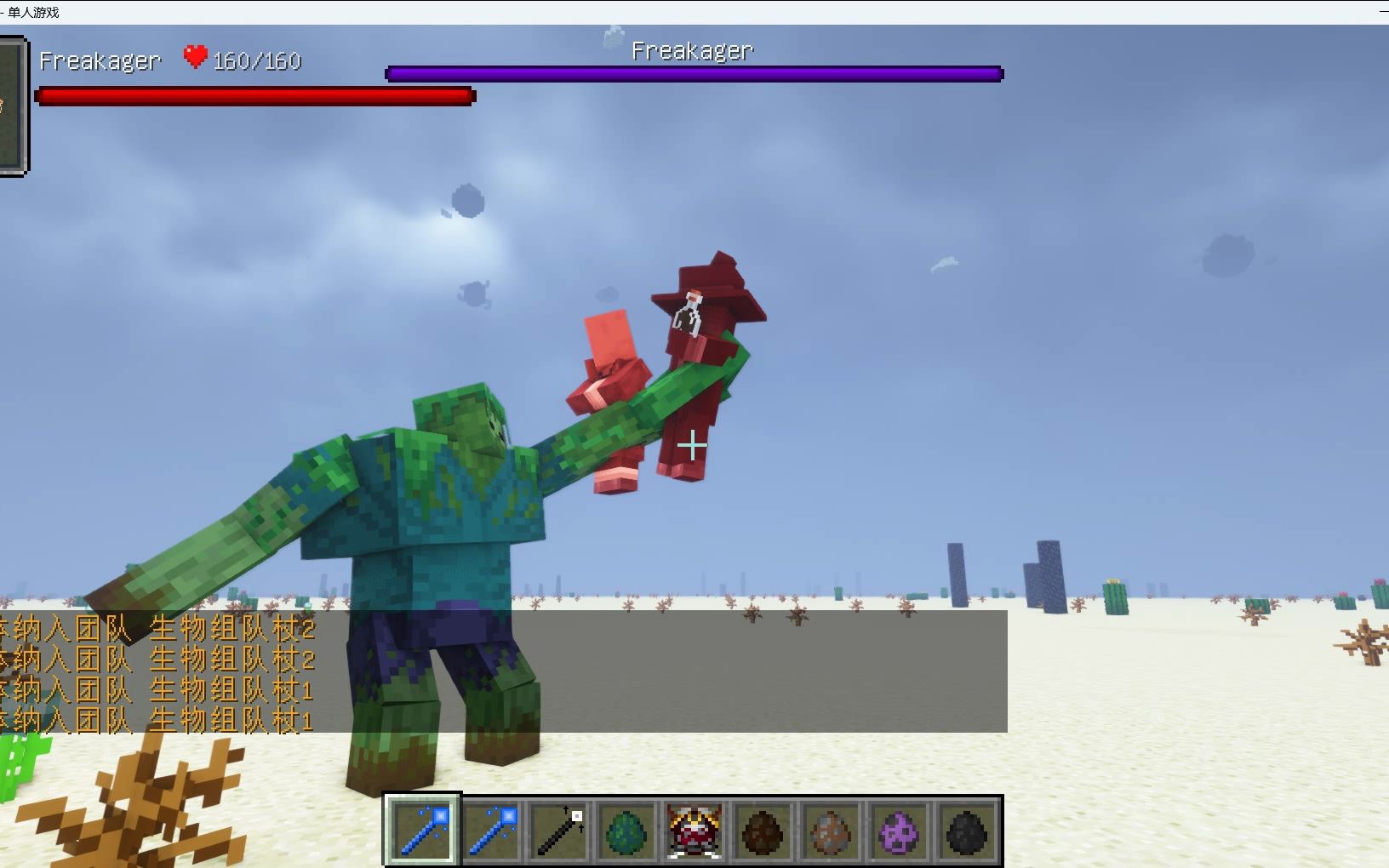Open the 单人游戏 title bar menu
1389x868 pixels.
34,12
